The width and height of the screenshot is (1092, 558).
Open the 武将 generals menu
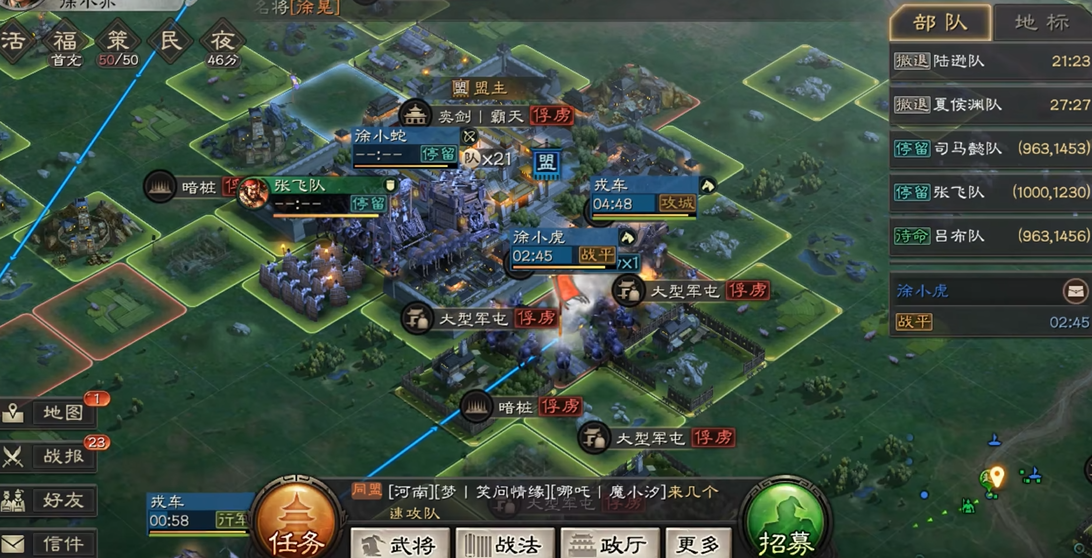[x=400, y=544]
